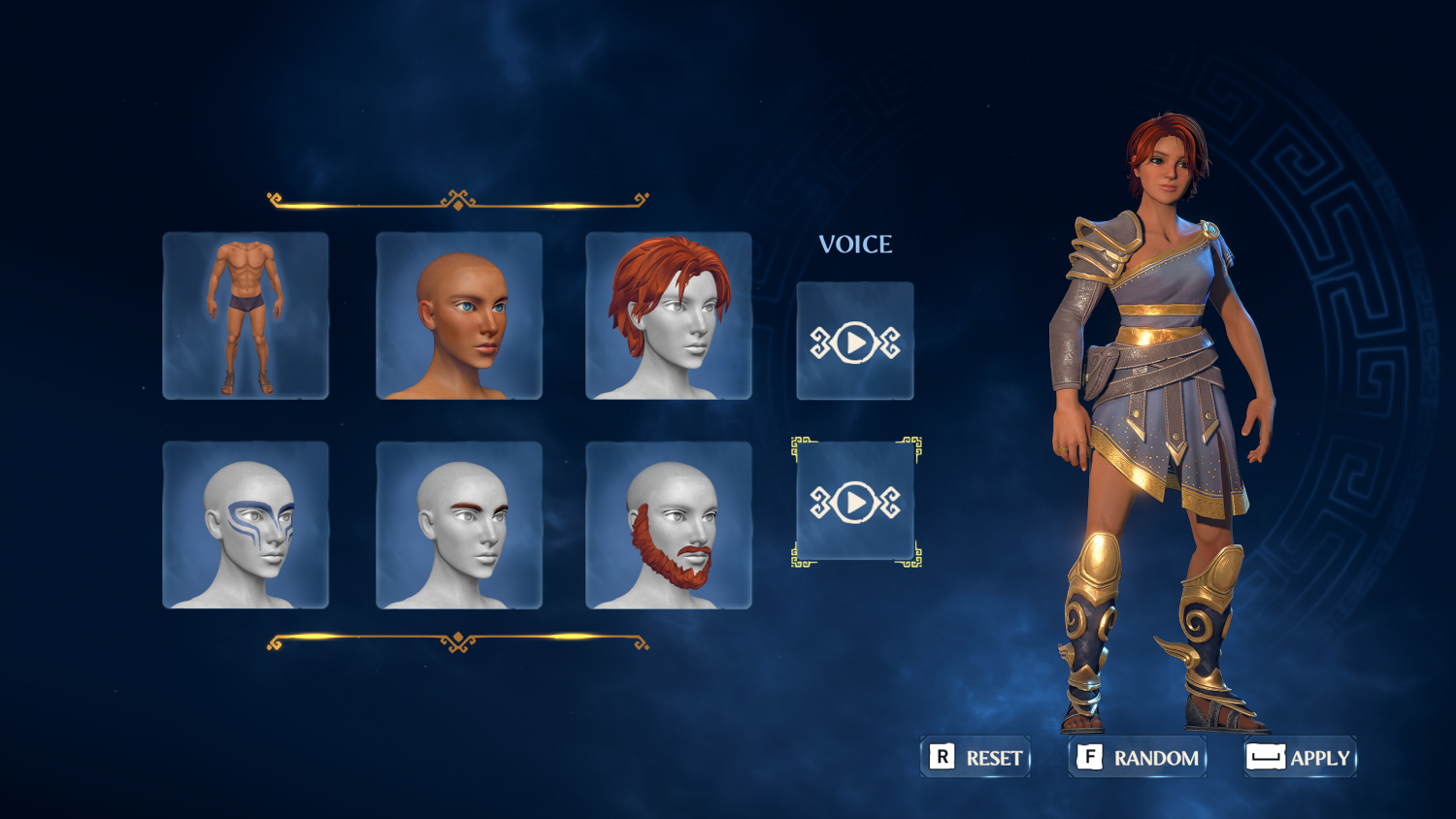Generate a Random character appearance
This screenshot has height=819, width=1456.
pyautogui.click(x=1138, y=757)
